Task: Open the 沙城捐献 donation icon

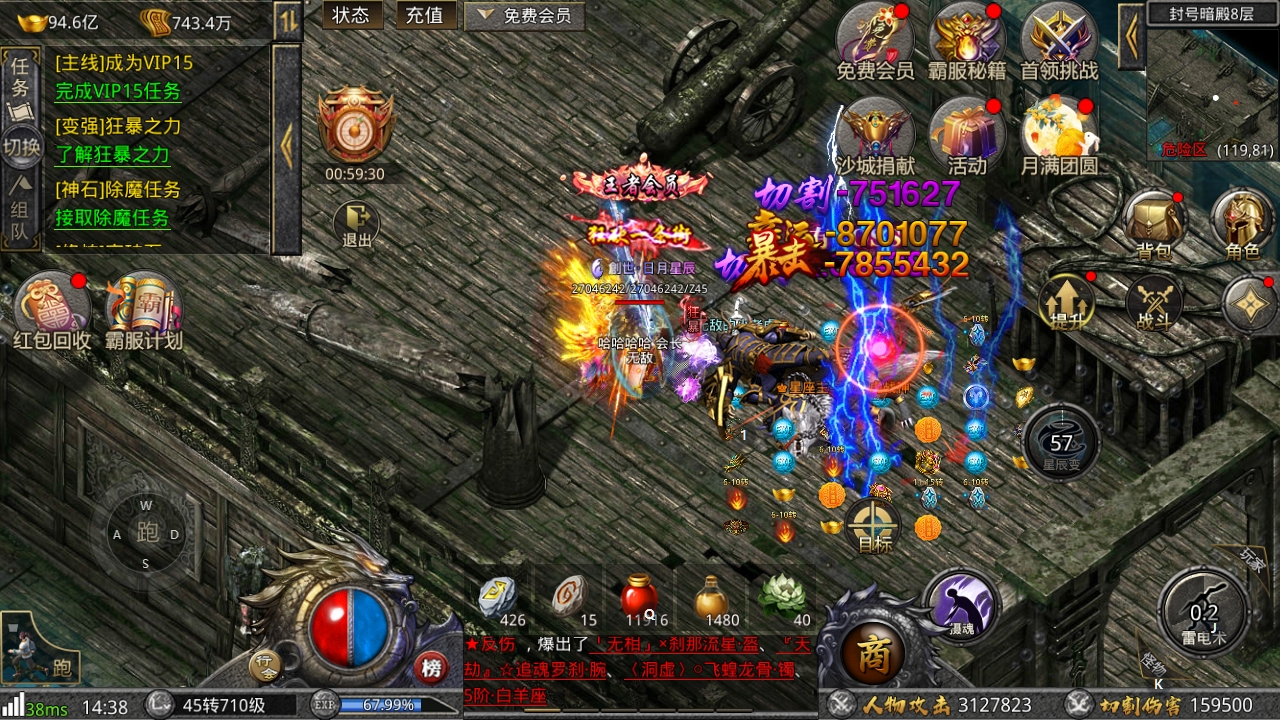Action: click(x=876, y=136)
